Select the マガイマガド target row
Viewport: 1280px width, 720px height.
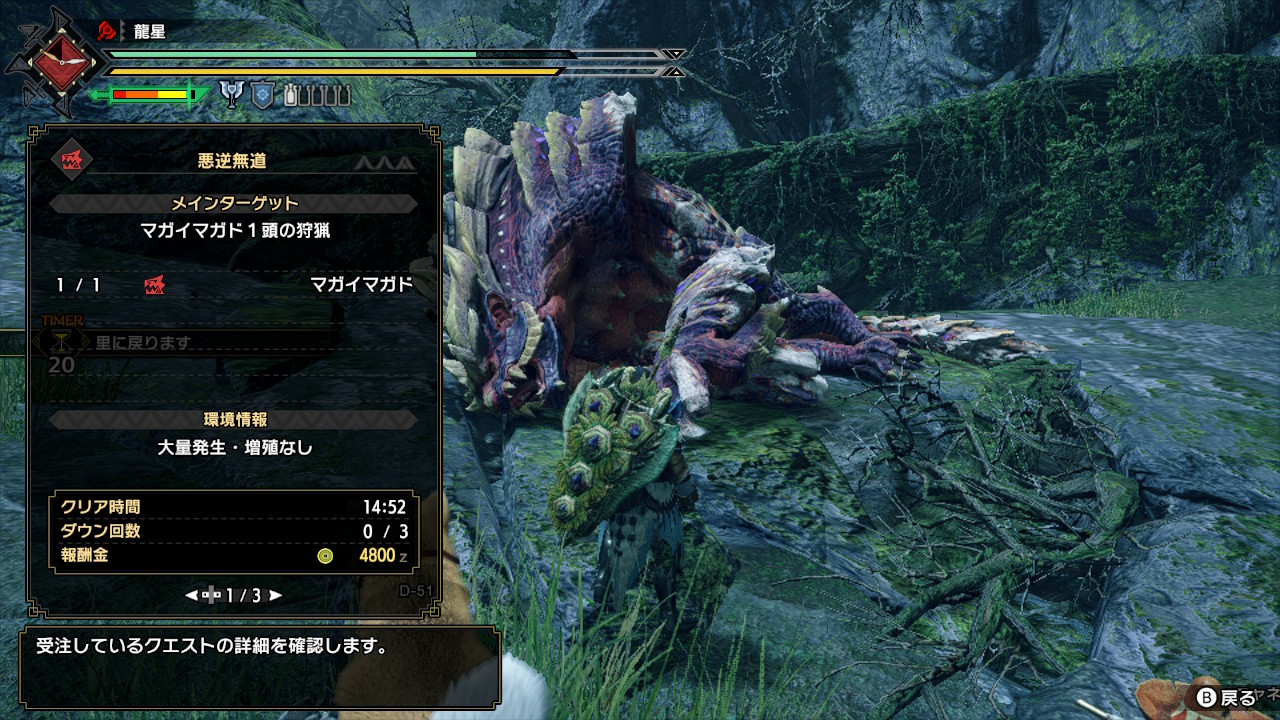pyautogui.click(x=234, y=285)
